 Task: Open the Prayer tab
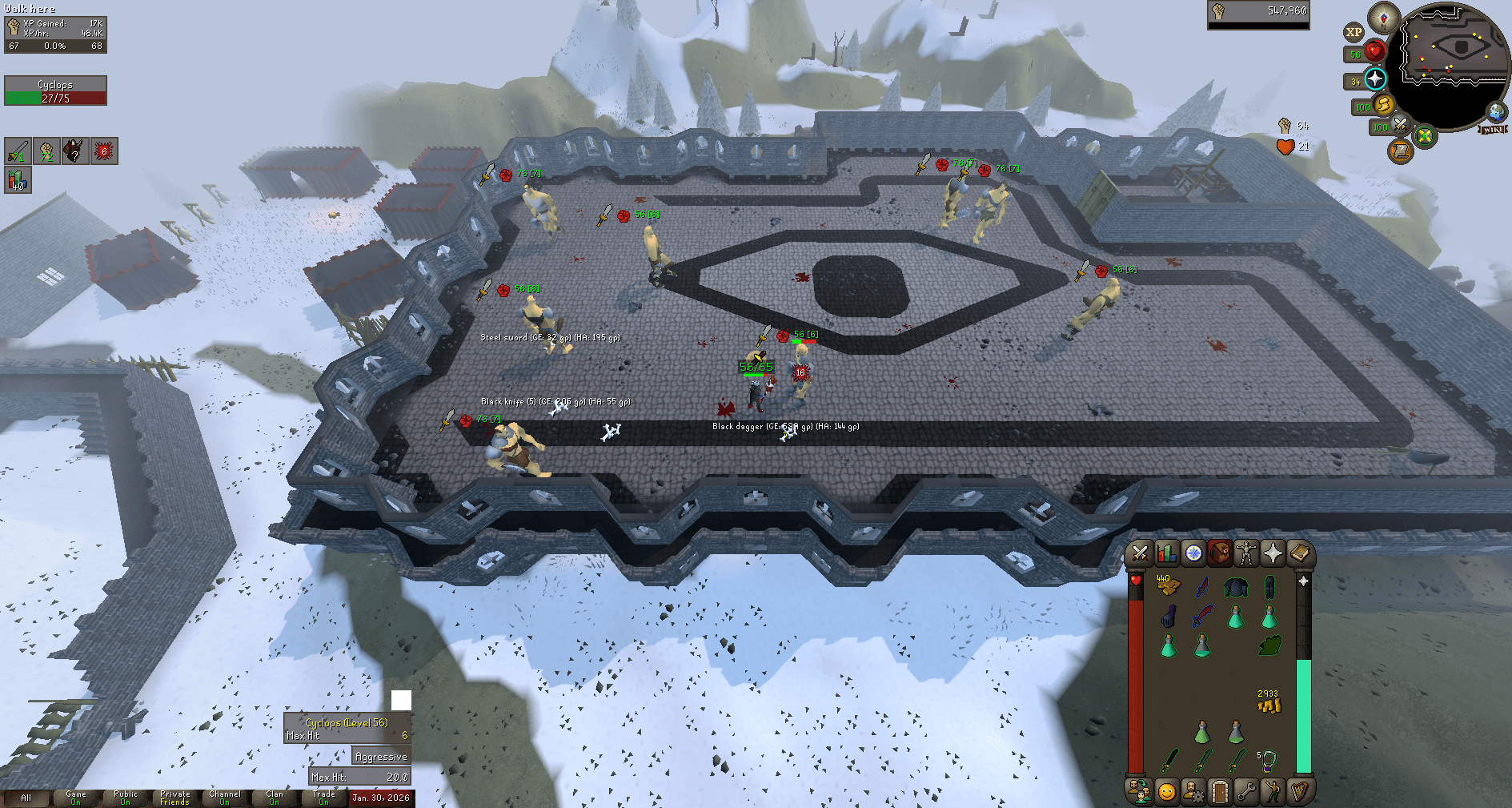click(1273, 553)
